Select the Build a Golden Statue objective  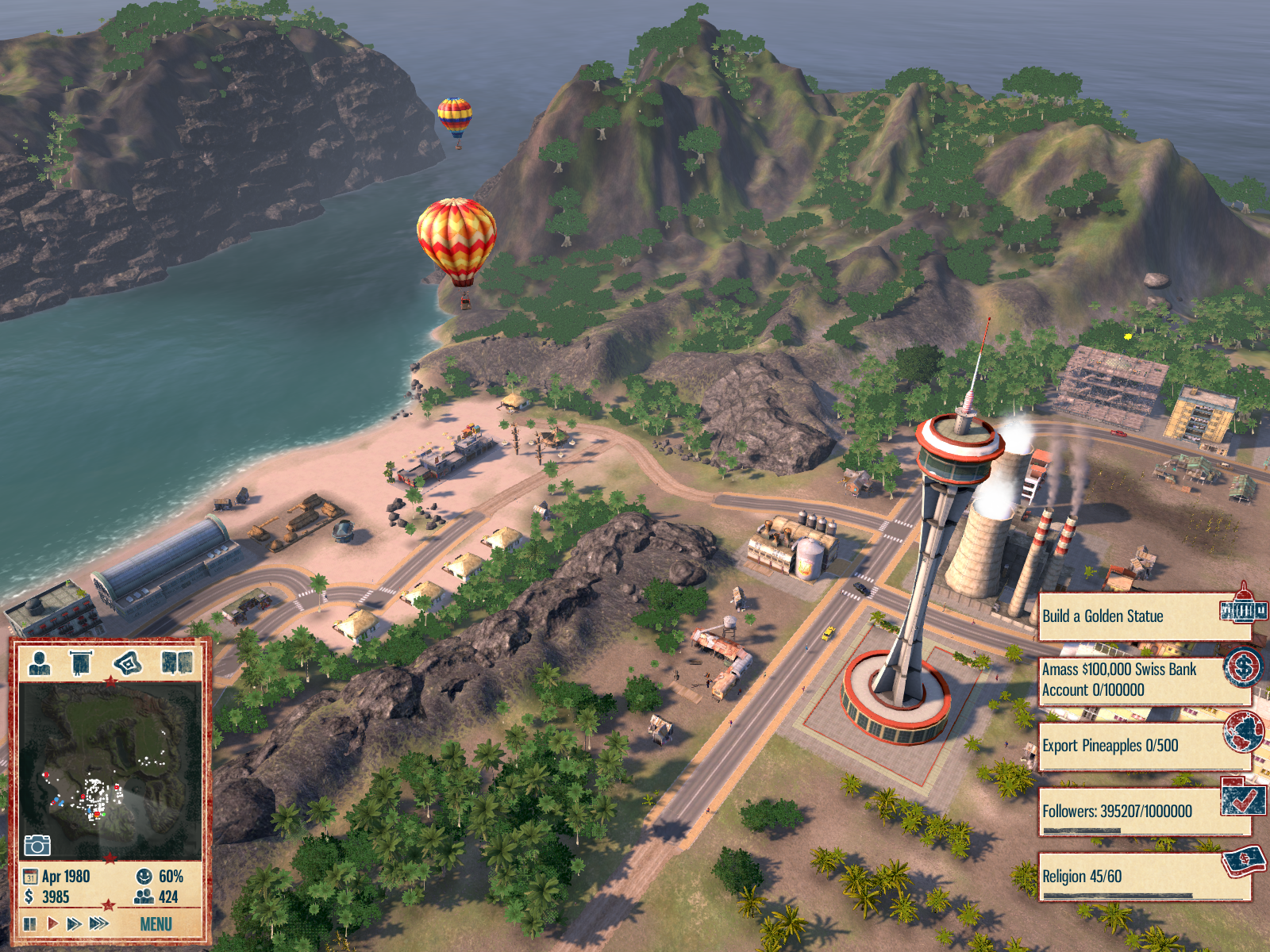coord(1143,616)
